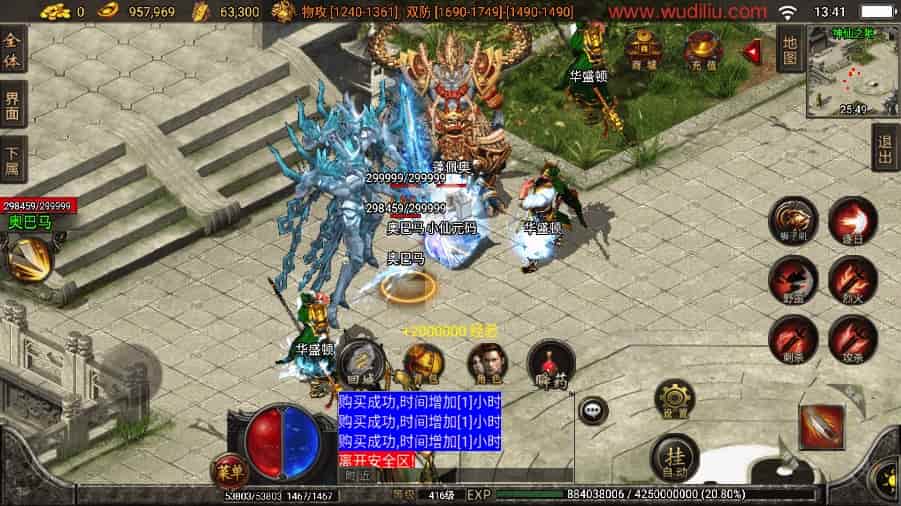Viewport: 901px width, 506px height.
Task: Use the 回城 return-to-town icon
Action: point(361,362)
